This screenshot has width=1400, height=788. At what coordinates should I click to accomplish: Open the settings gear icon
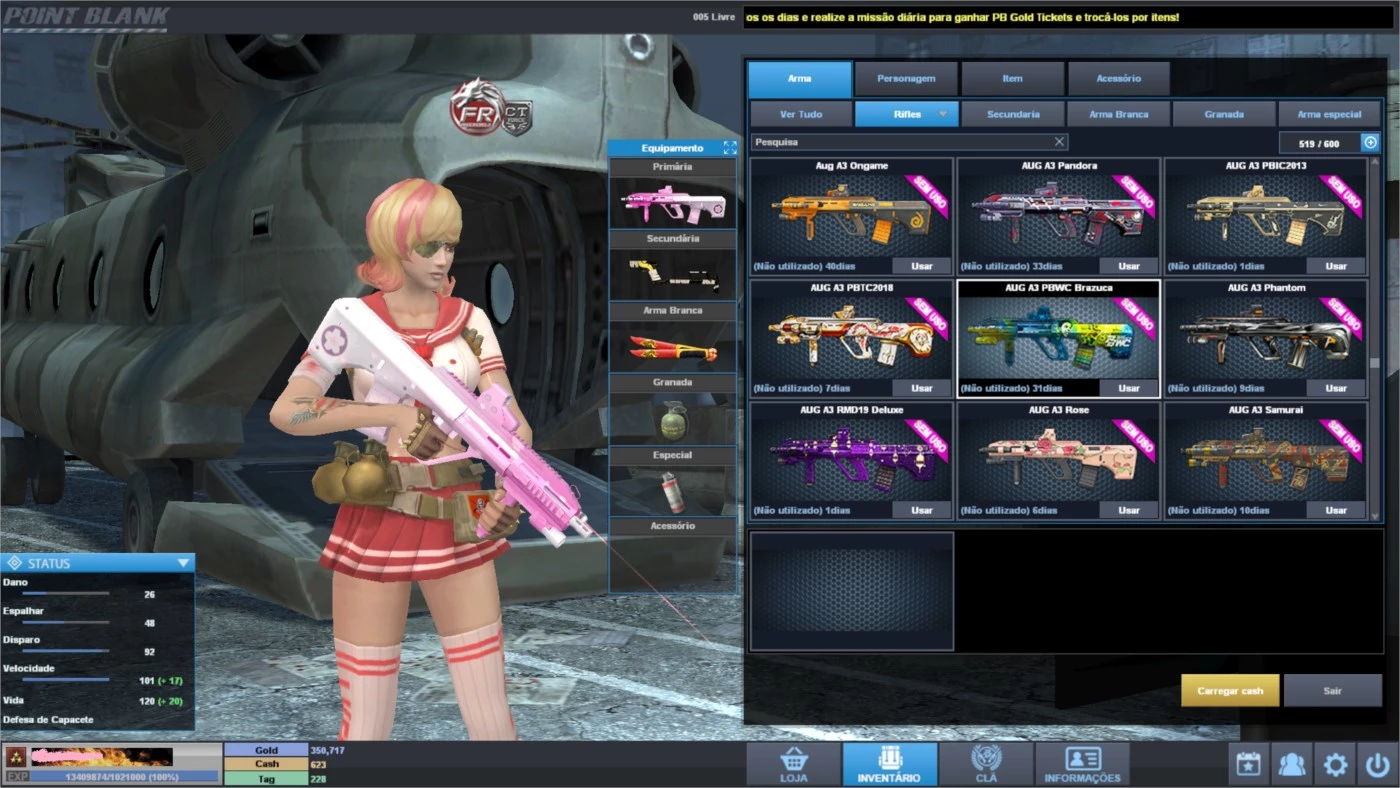click(x=1335, y=764)
